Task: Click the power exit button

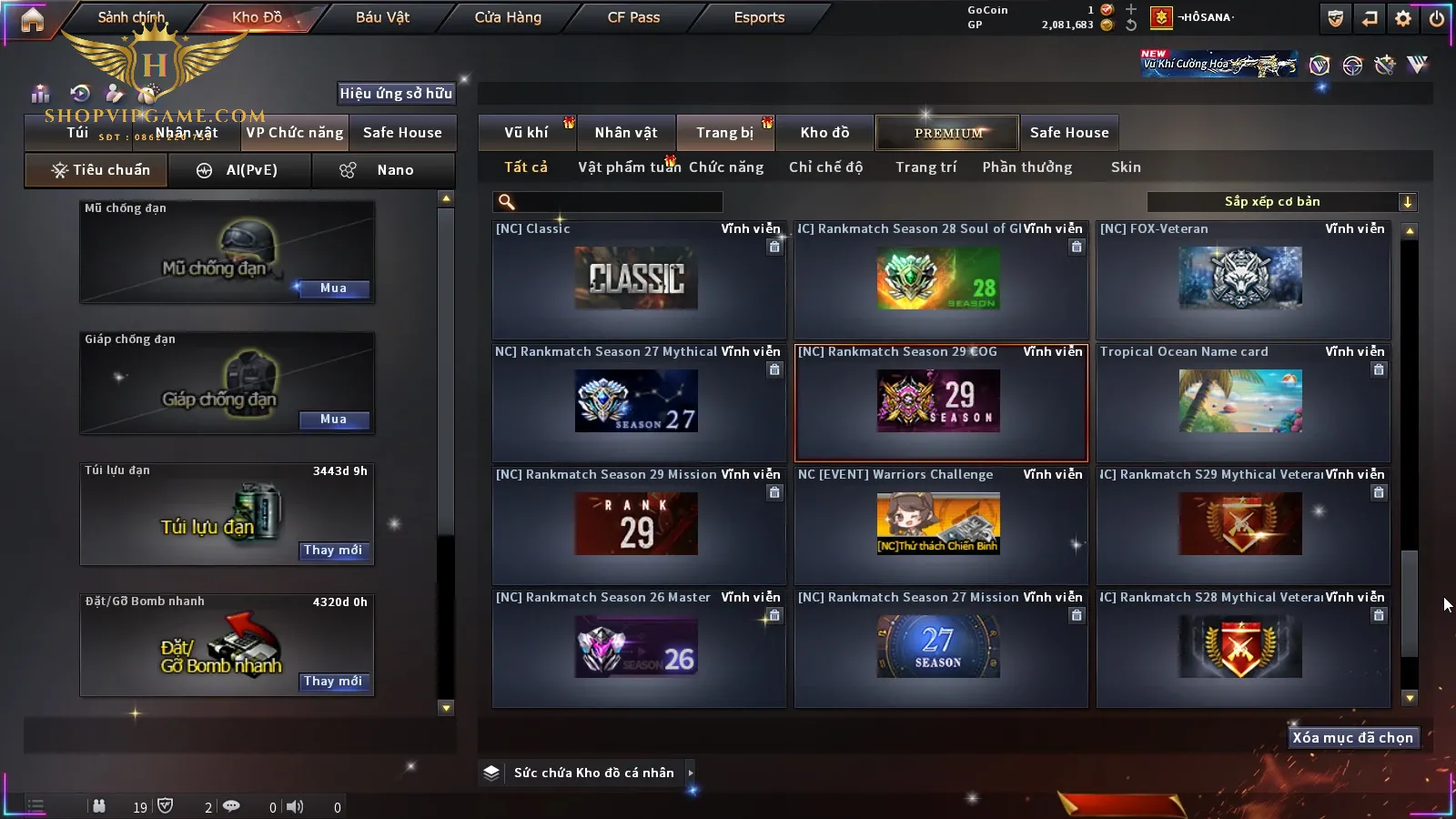Action: (x=1436, y=18)
